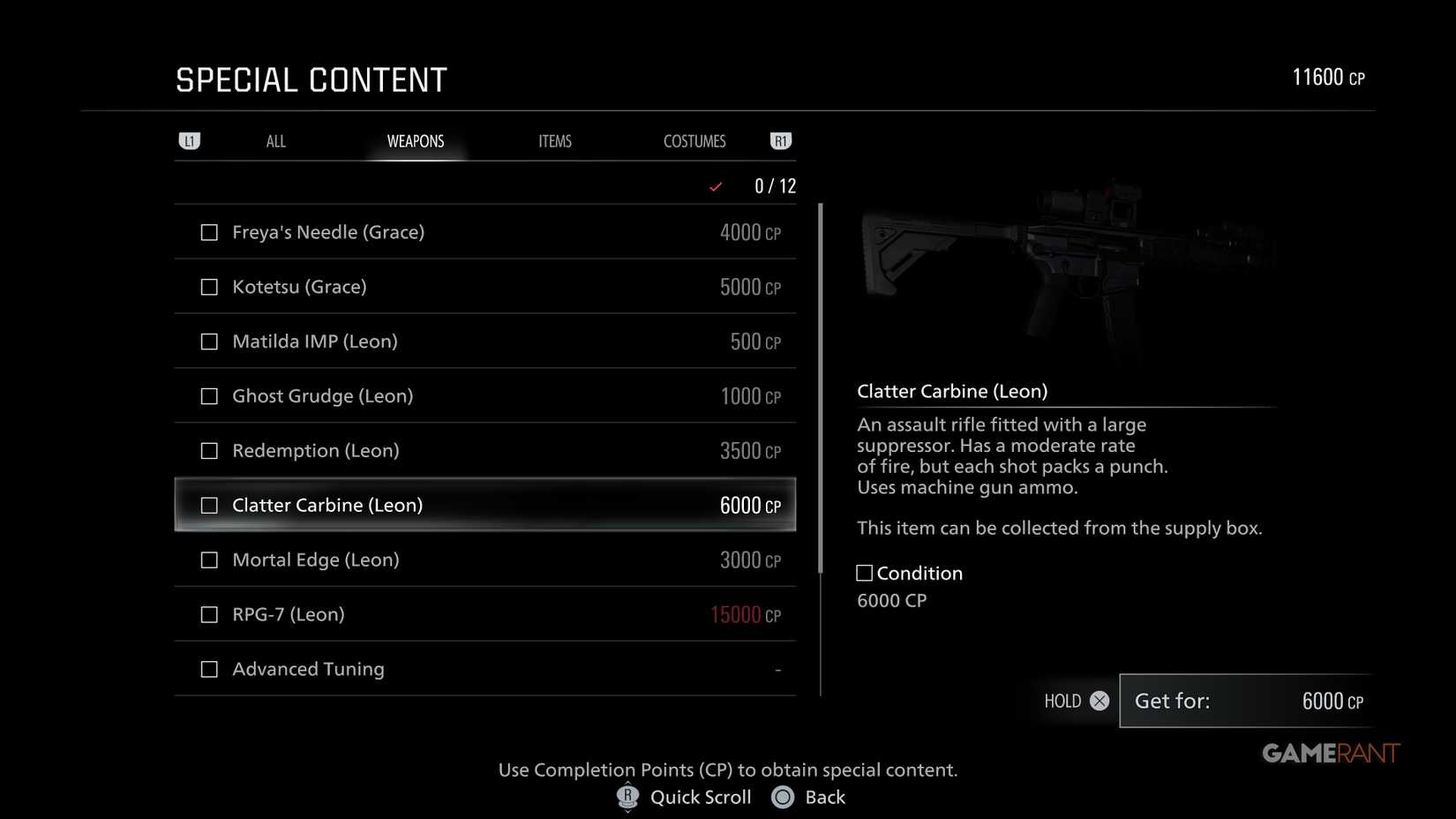The height and width of the screenshot is (819, 1456).
Task: Click the L1 shoulder button icon
Action: tap(190, 140)
